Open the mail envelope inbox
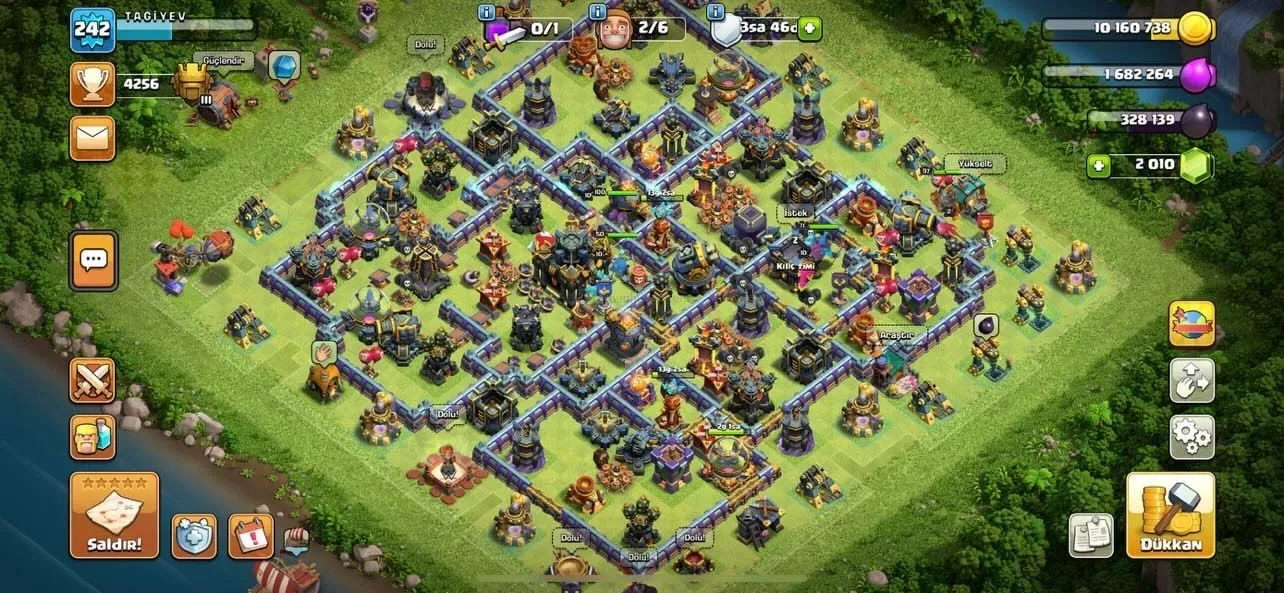 click(92, 138)
